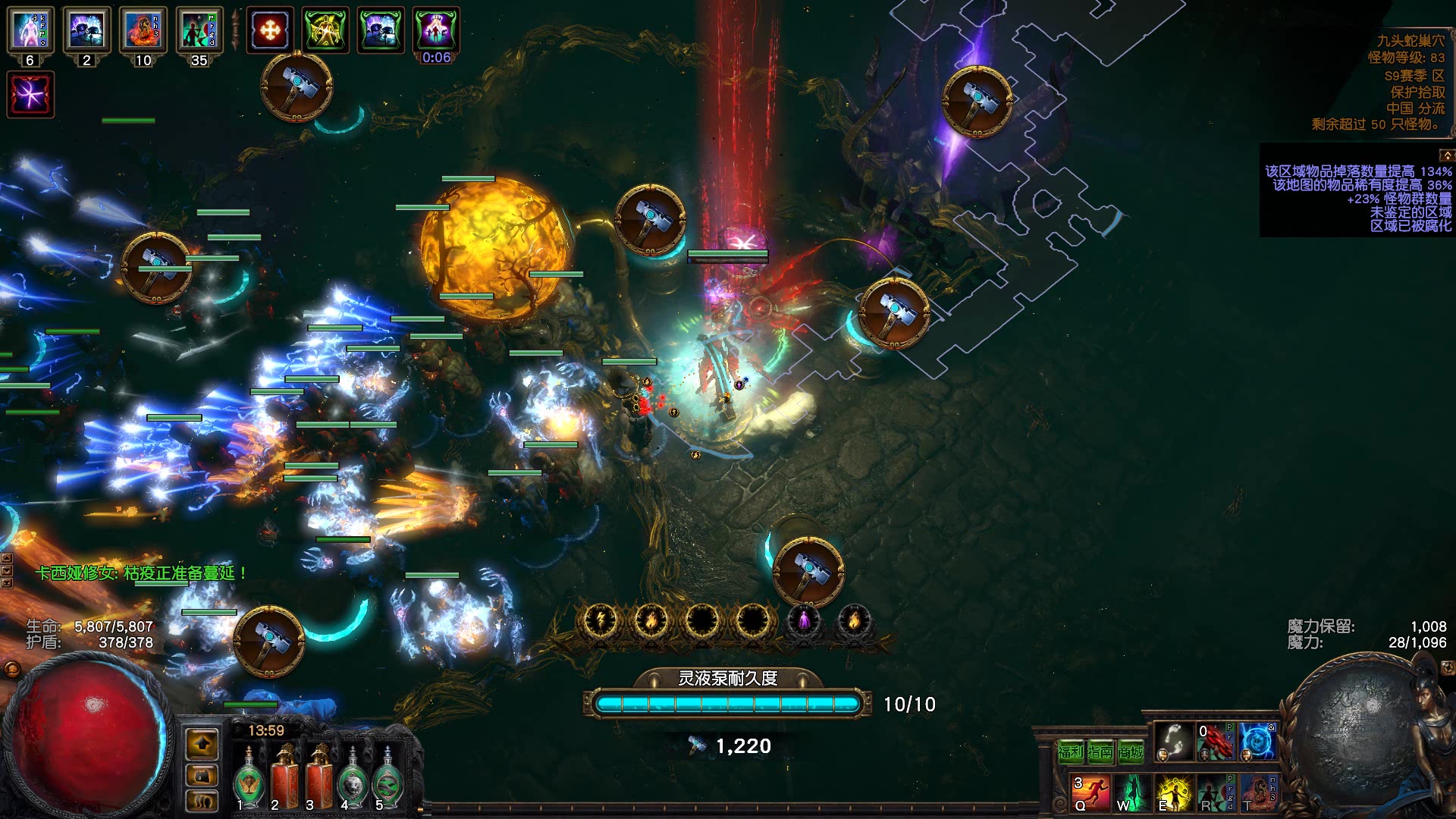Choose the purple figure tower icon
This screenshot has width=1456, height=819.
pos(804,621)
